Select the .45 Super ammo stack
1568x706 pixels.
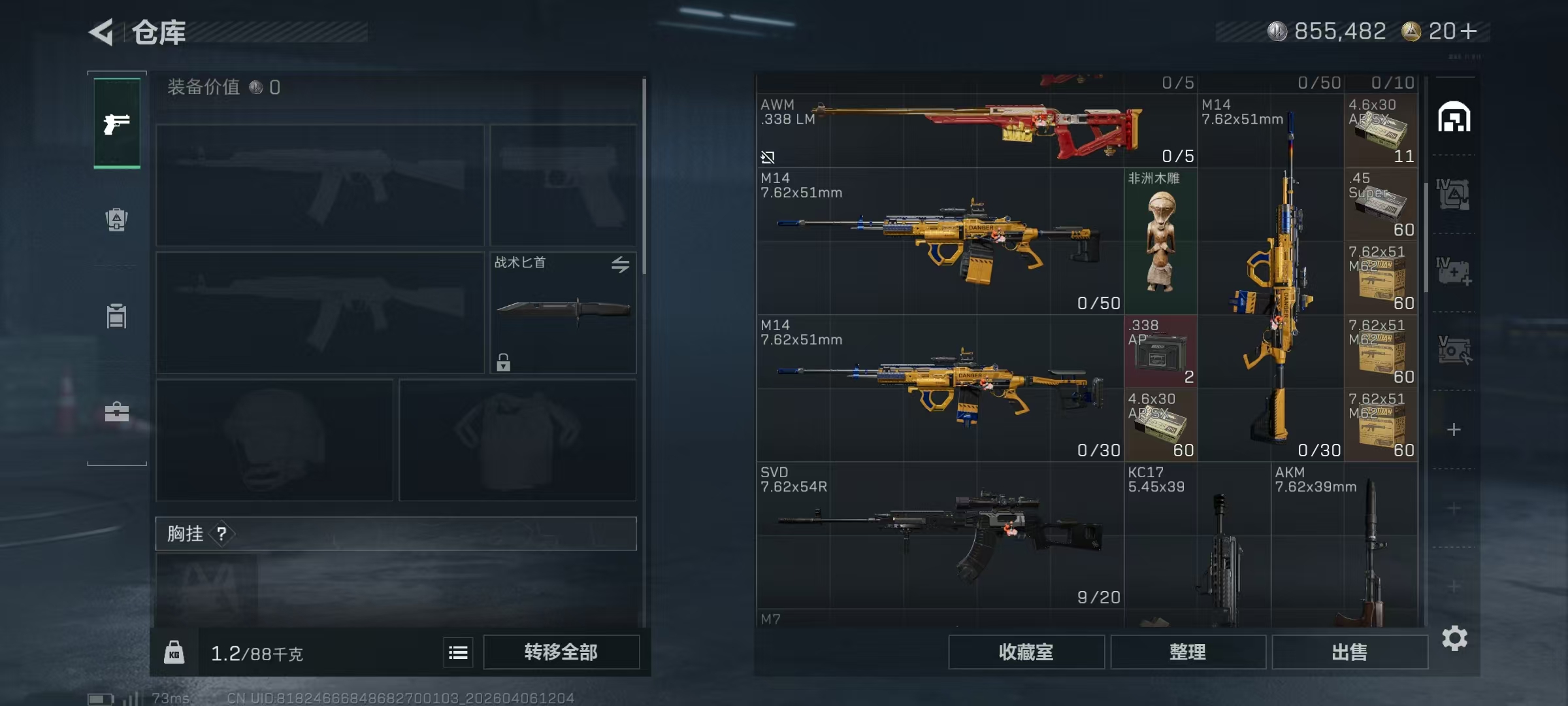pyautogui.click(x=1381, y=205)
